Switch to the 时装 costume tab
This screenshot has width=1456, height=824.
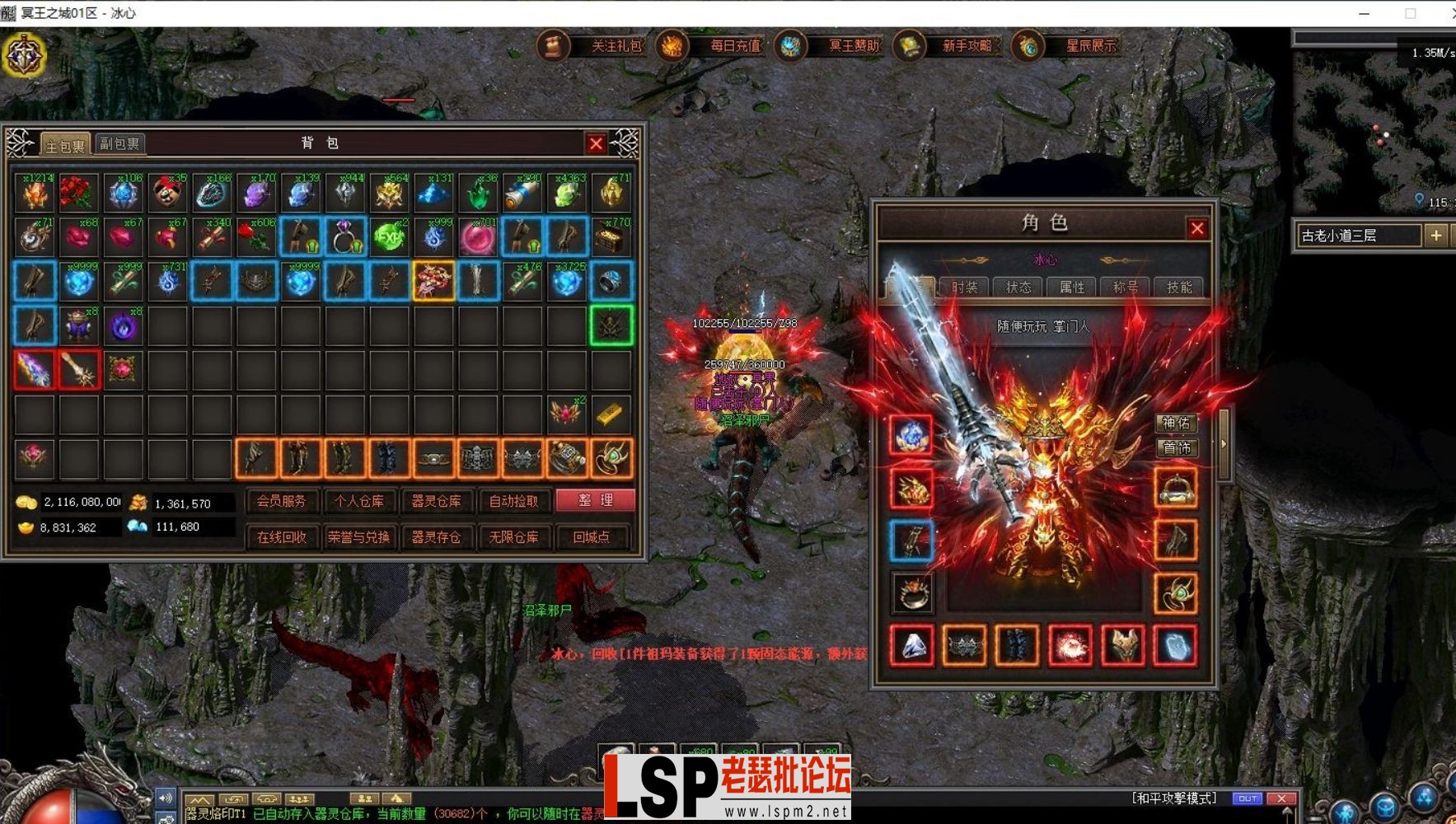[x=965, y=287]
